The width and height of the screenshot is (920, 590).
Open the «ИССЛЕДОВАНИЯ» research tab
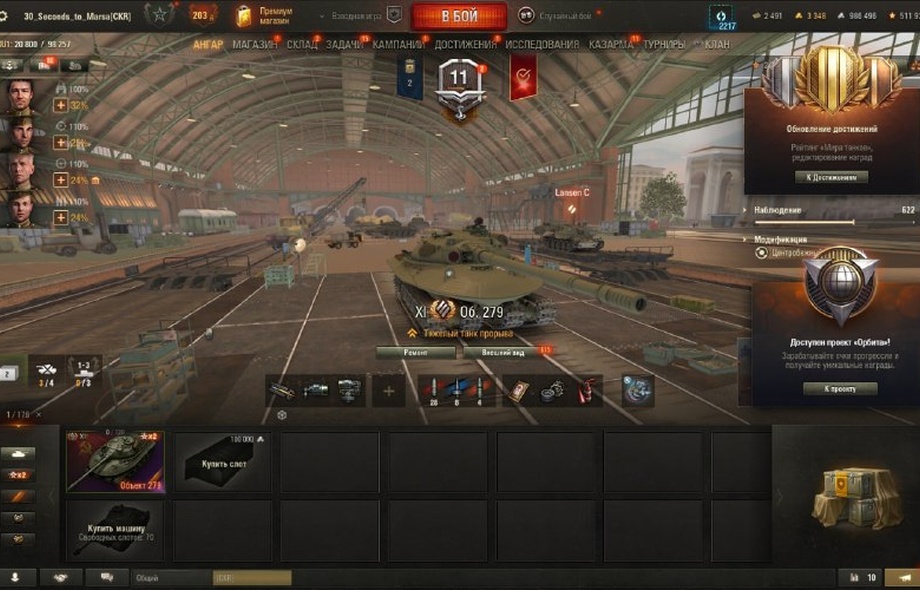(x=541, y=45)
